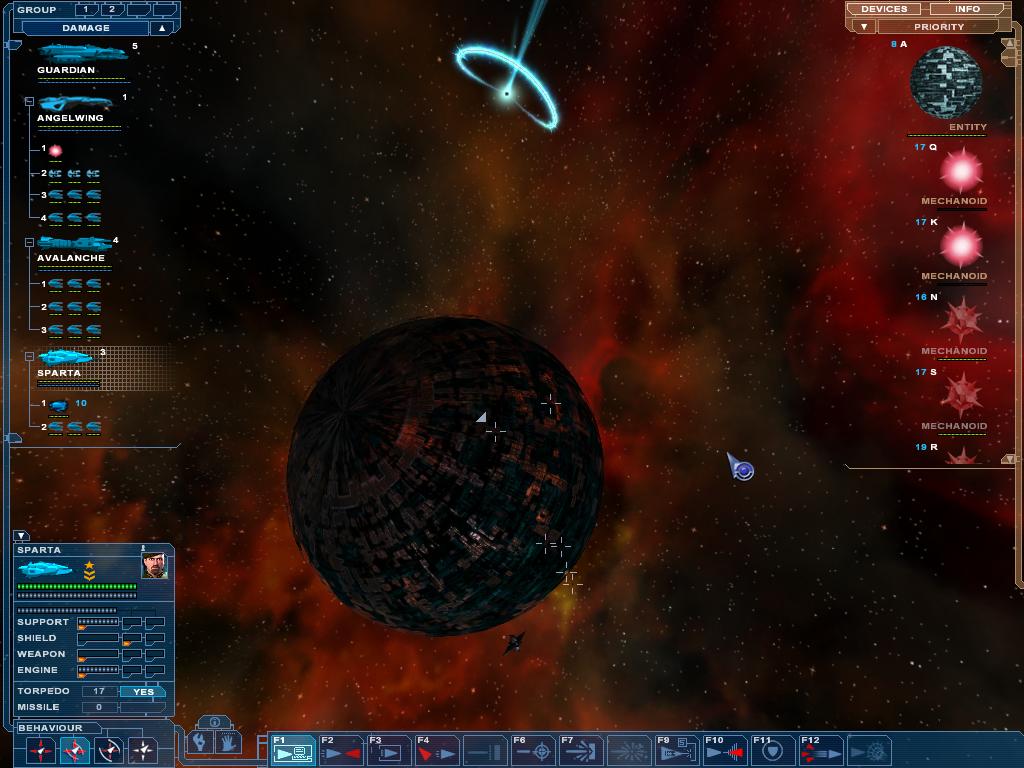Open the Devices tab
The height and width of the screenshot is (768, 1024).
pyautogui.click(x=884, y=9)
